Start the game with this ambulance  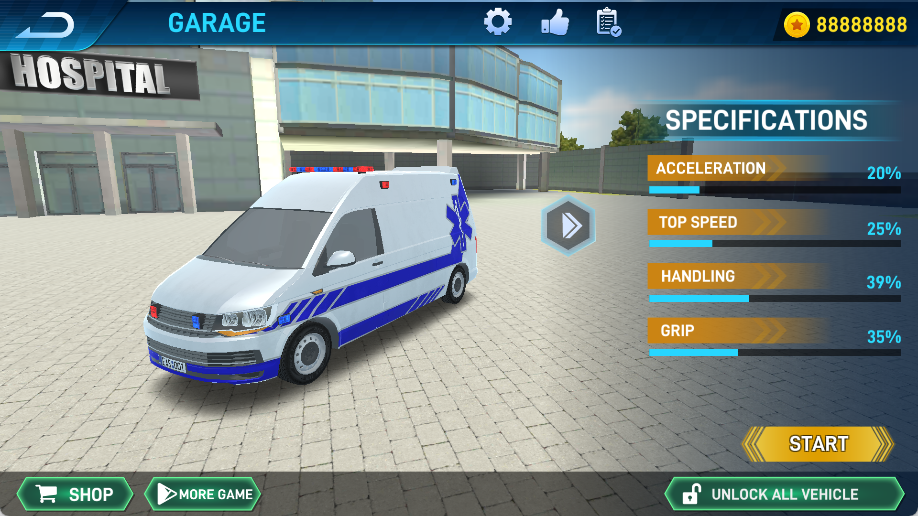(x=818, y=444)
